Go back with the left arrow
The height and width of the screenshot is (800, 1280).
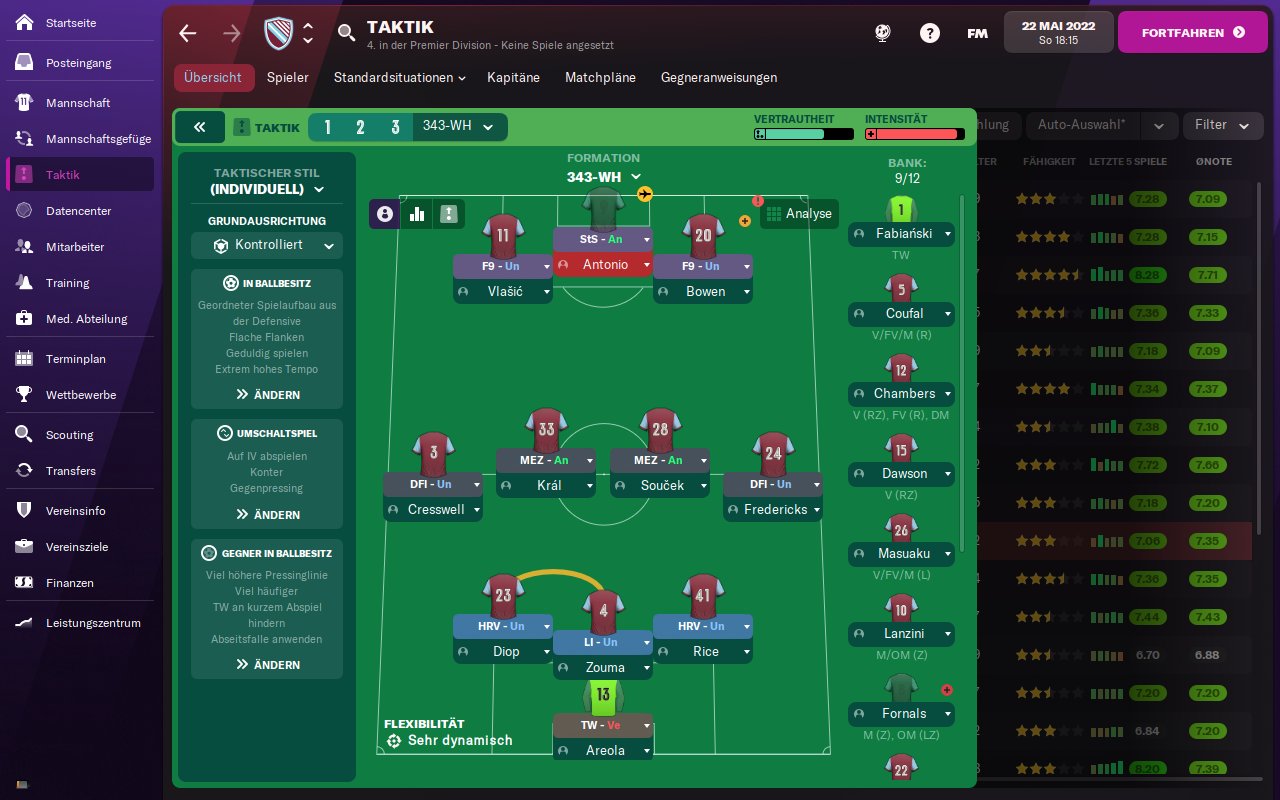[x=188, y=33]
